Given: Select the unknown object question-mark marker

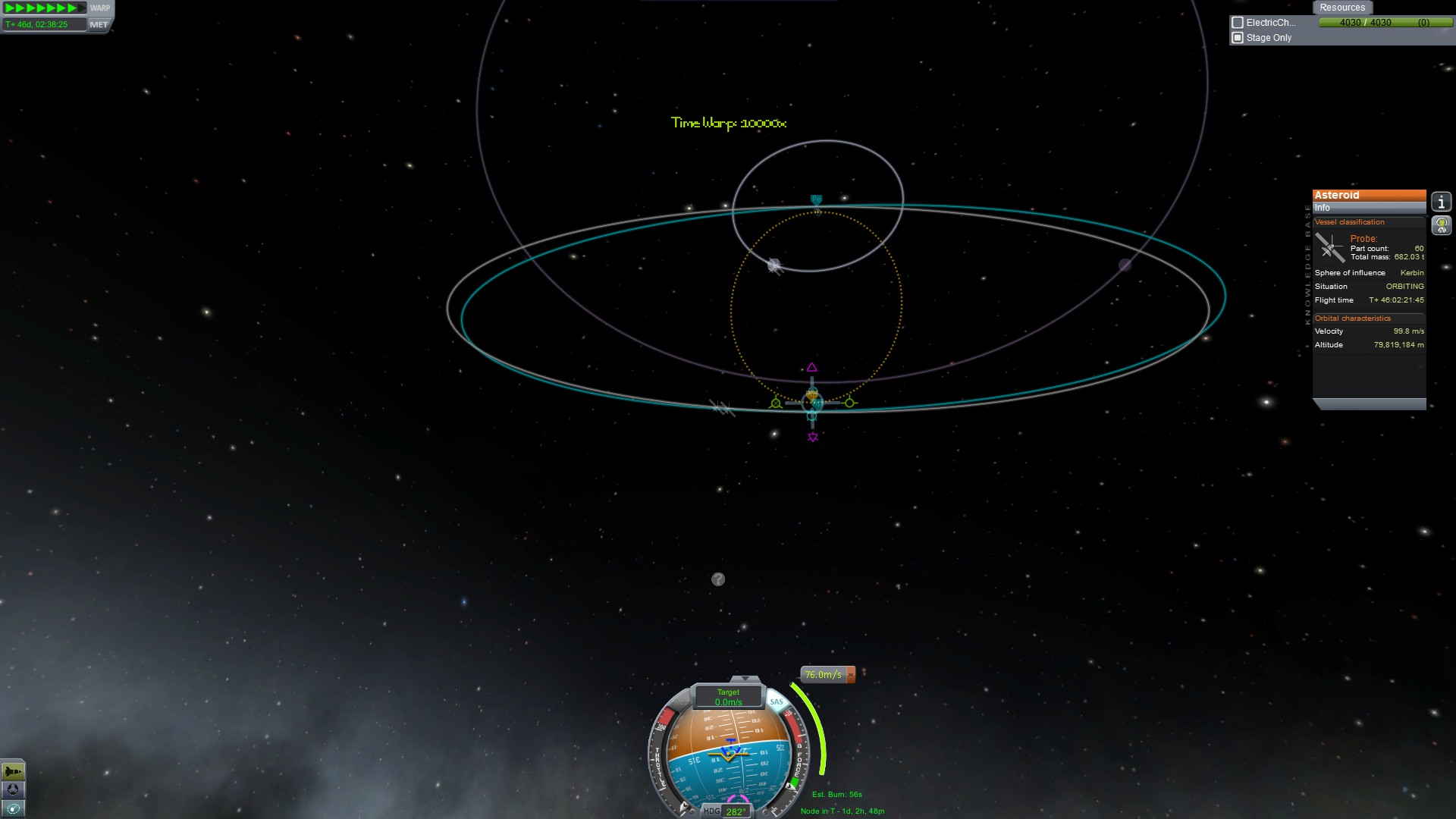Looking at the screenshot, I should coord(718,579).
